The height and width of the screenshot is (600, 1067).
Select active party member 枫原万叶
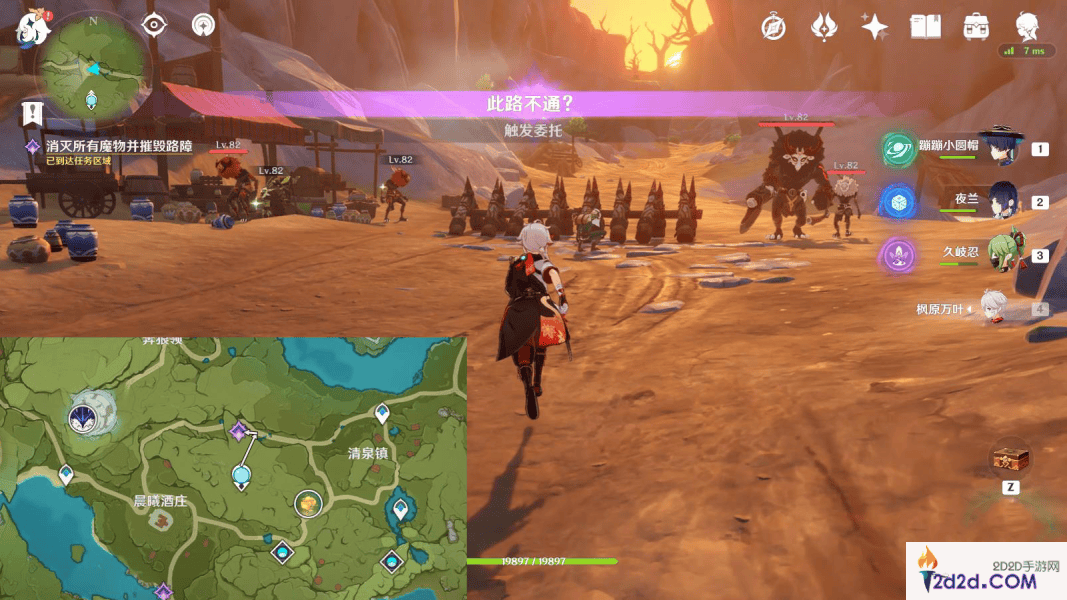tap(993, 309)
